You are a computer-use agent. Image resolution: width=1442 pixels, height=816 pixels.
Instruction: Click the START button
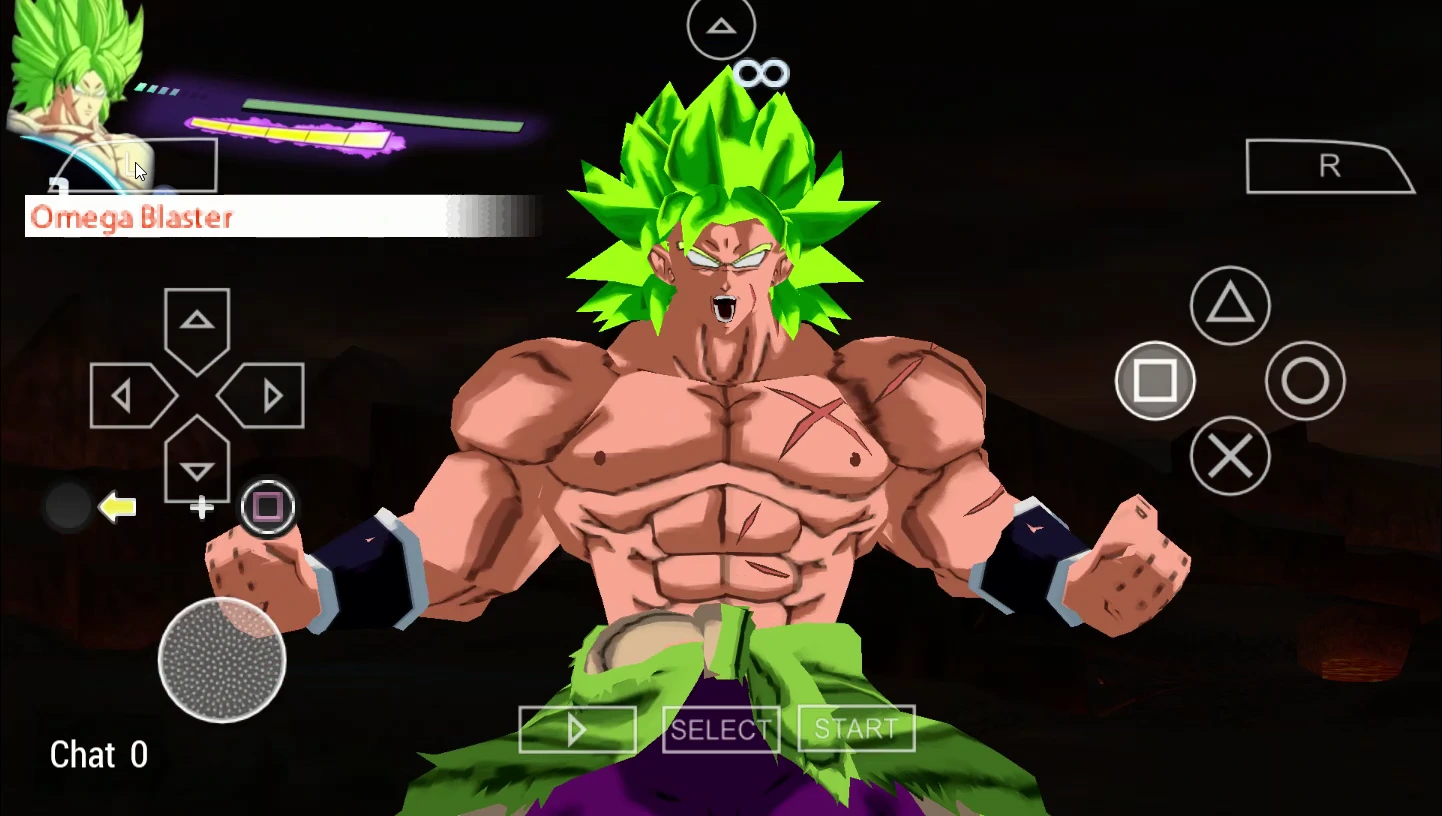click(x=856, y=730)
